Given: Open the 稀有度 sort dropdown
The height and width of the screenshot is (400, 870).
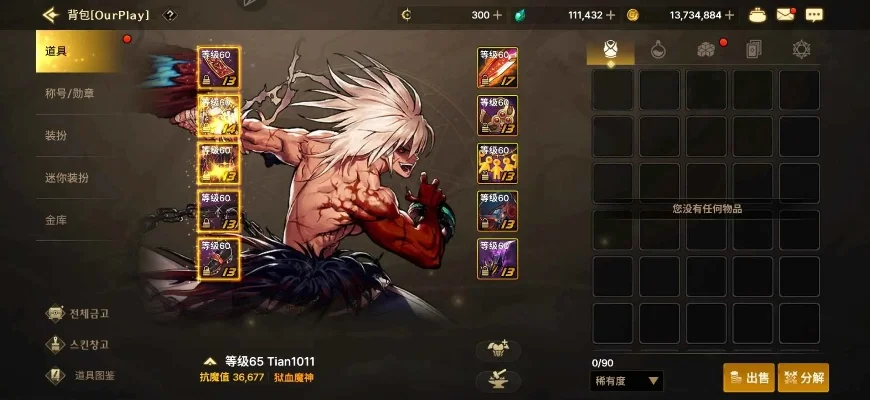Looking at the screenshot, I should coord(627,381).
